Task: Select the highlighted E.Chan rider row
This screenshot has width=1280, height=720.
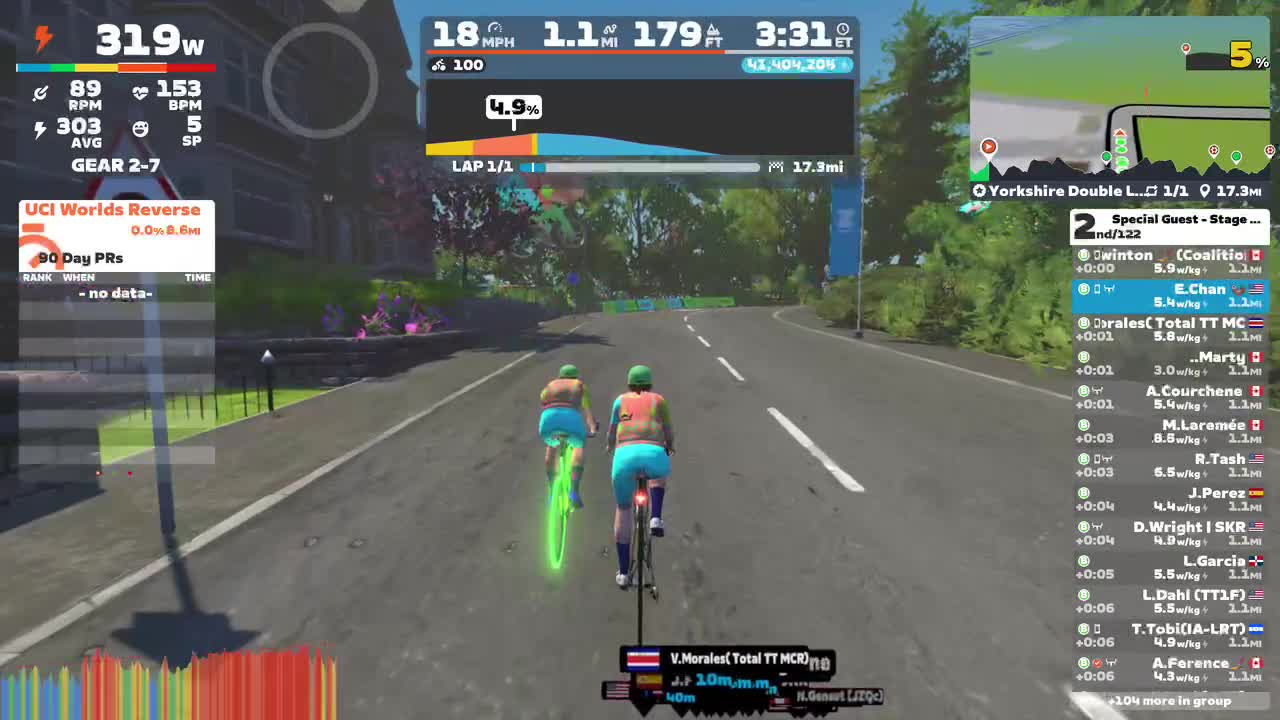Action: click(x=1170, y=295)
